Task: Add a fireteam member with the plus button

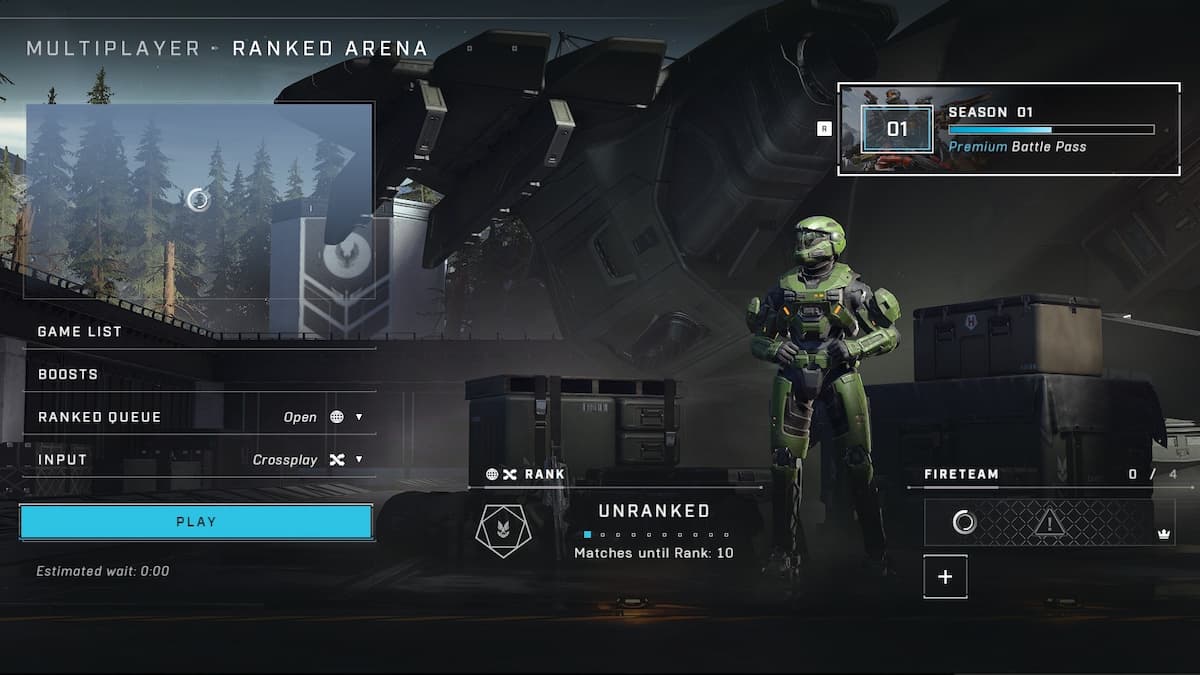Action: pos(945,577)
